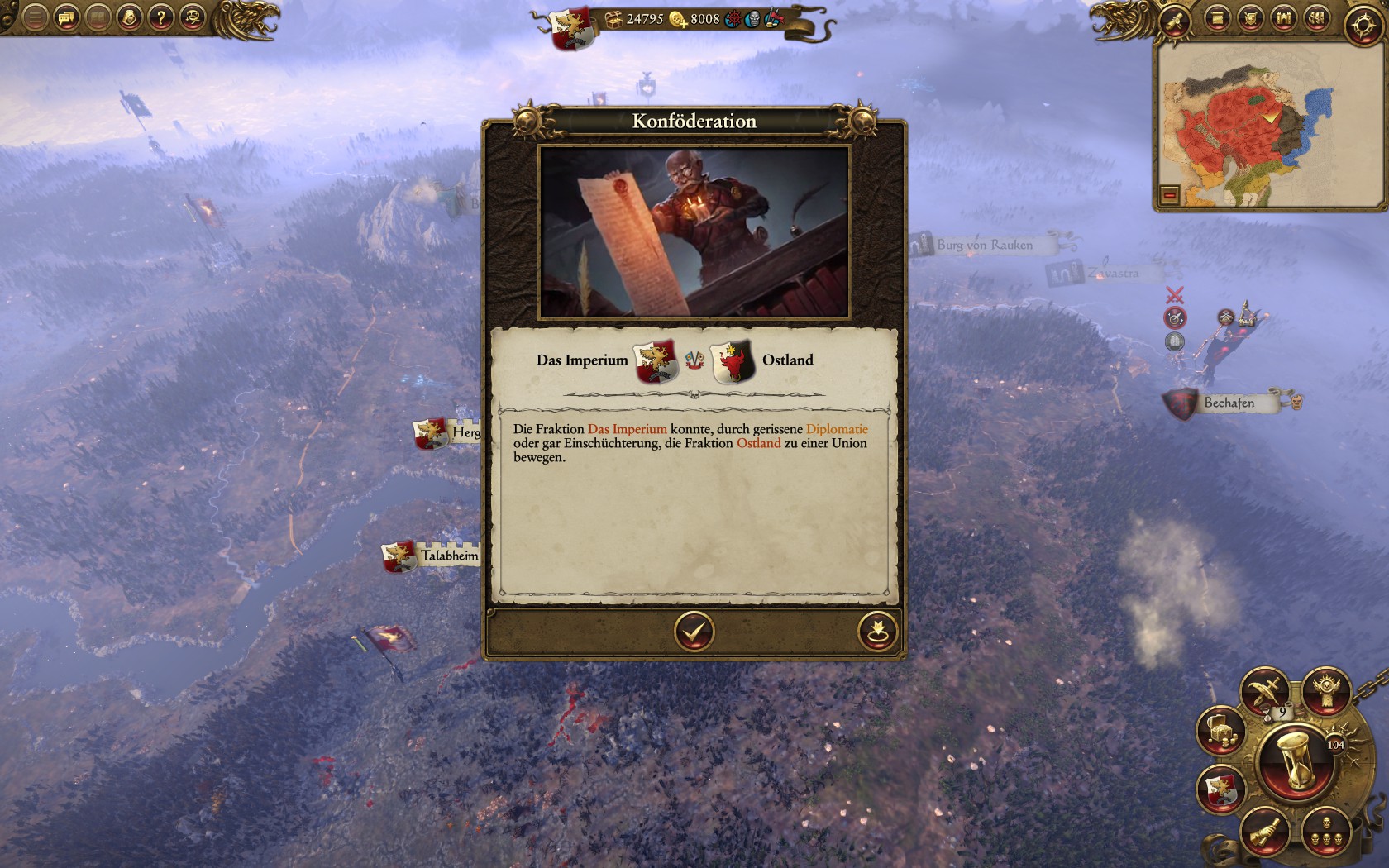Open help via the question mark button
The image size is (1389, 868).
tap(161, 17)
